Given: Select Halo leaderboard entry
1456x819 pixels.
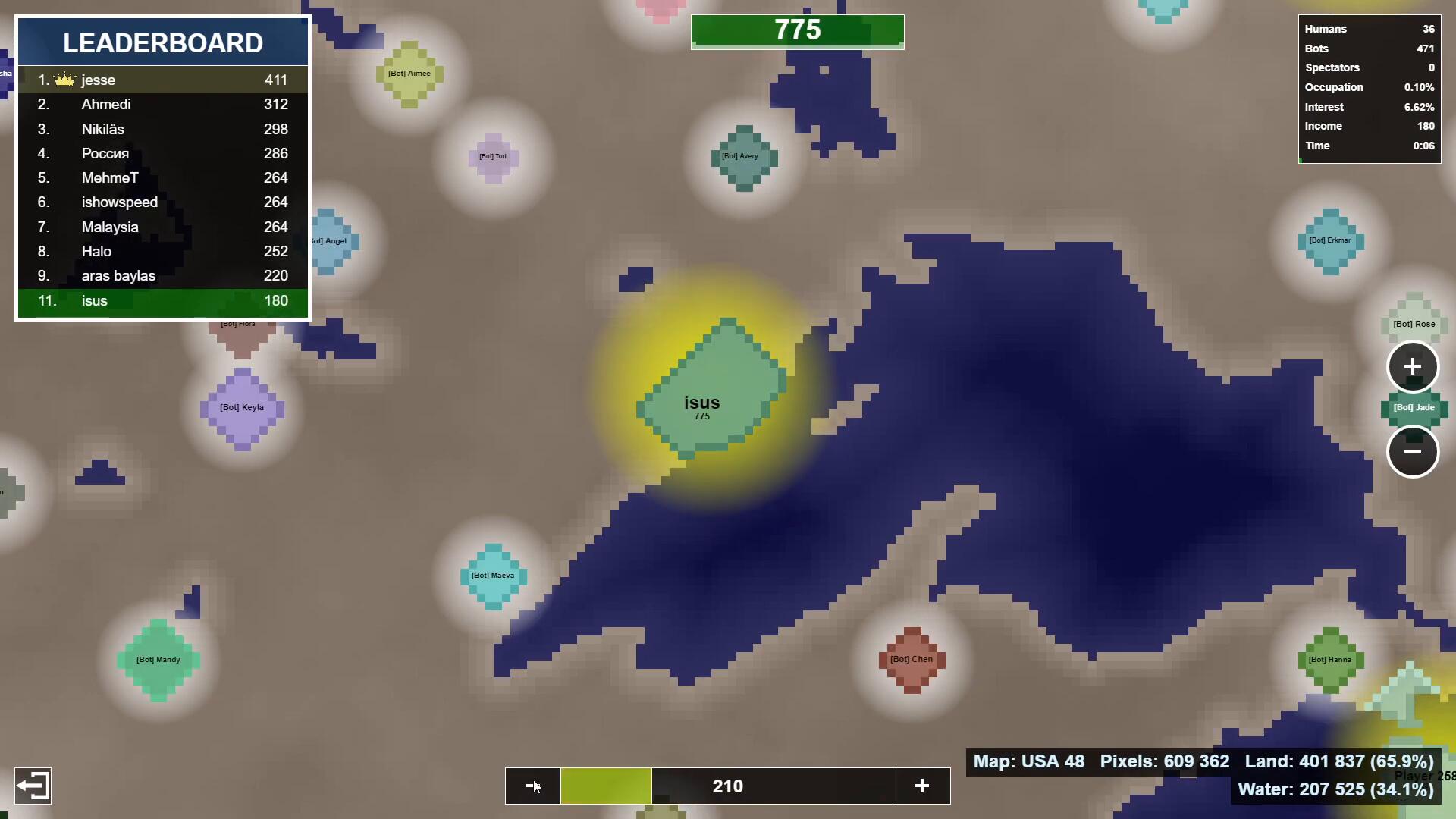Looking at the screenshot, I should pos(162,252).
